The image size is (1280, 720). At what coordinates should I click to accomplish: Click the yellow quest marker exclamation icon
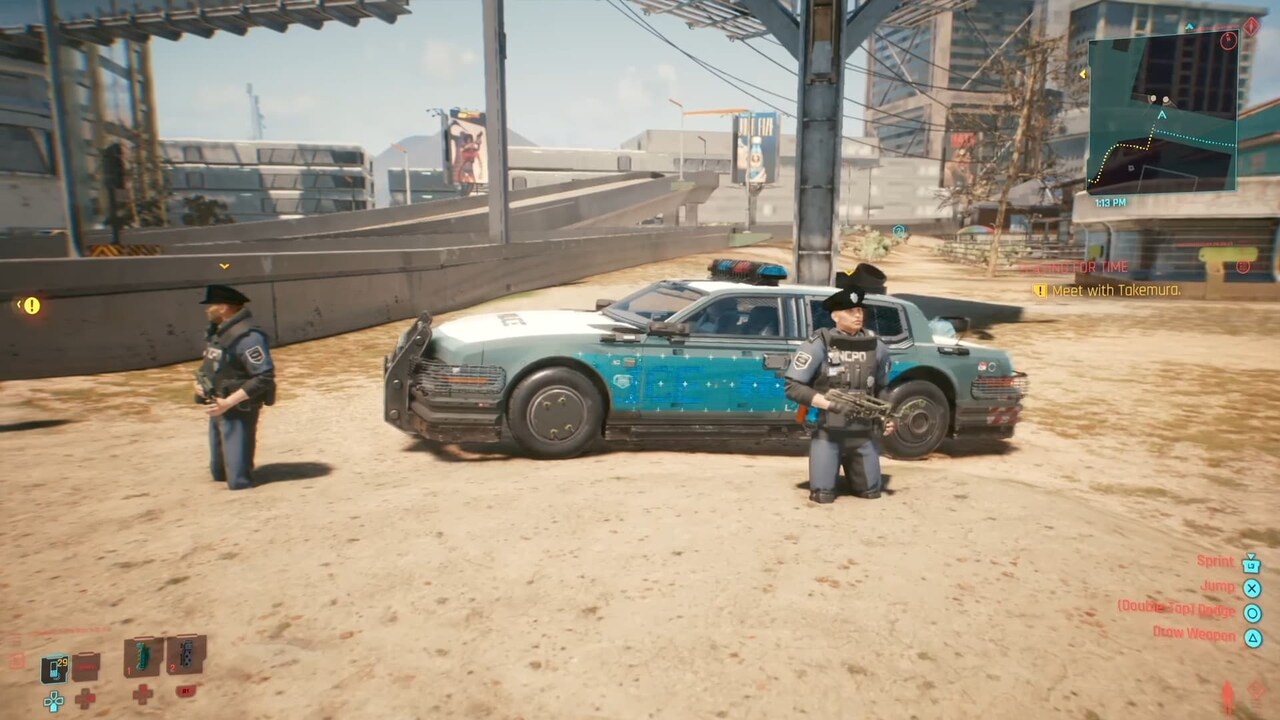coord(32,306)
